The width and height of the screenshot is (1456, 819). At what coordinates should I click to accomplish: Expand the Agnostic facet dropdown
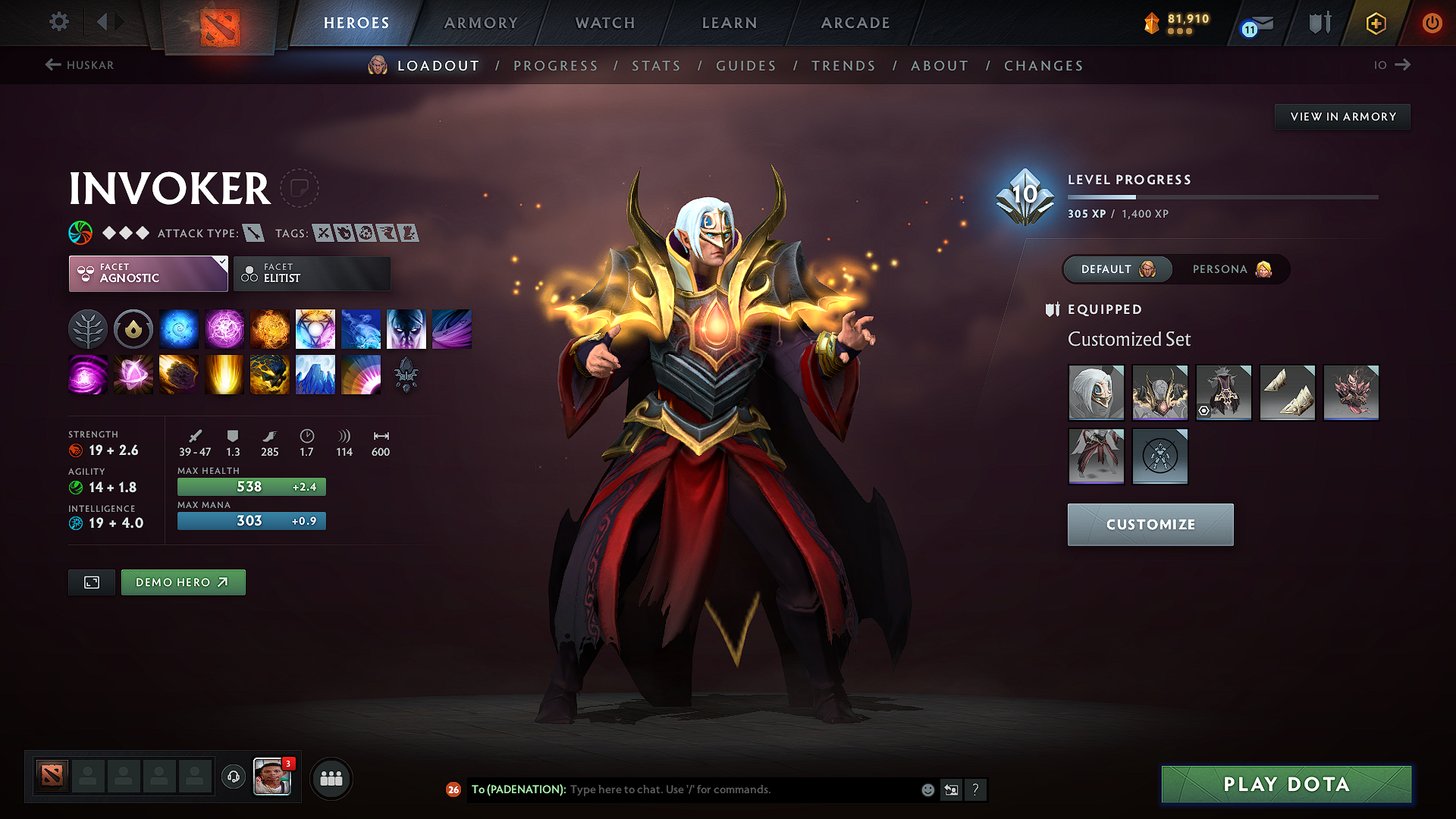coord(148,273)
